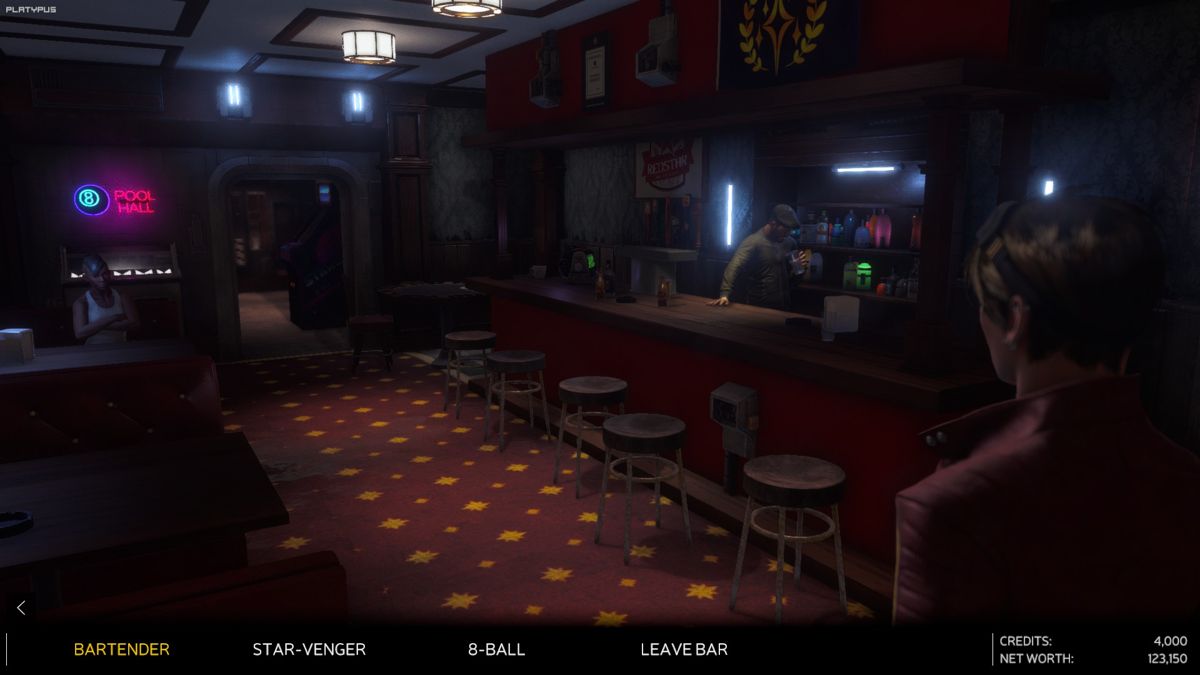
Task: Choose the 8-Ball menu entry
Action: 496,649
